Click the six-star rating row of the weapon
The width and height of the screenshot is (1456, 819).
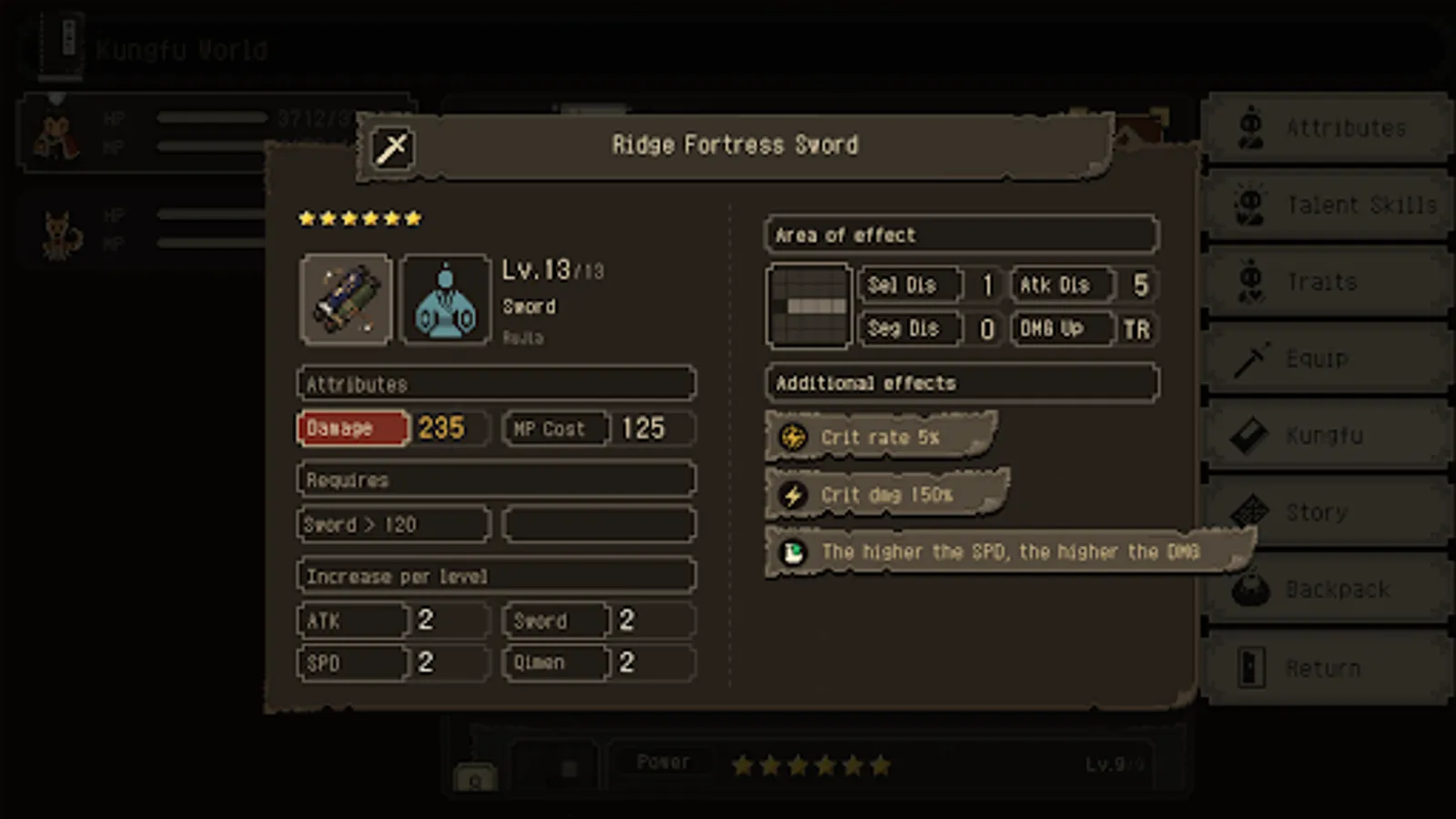coord(359,217)
